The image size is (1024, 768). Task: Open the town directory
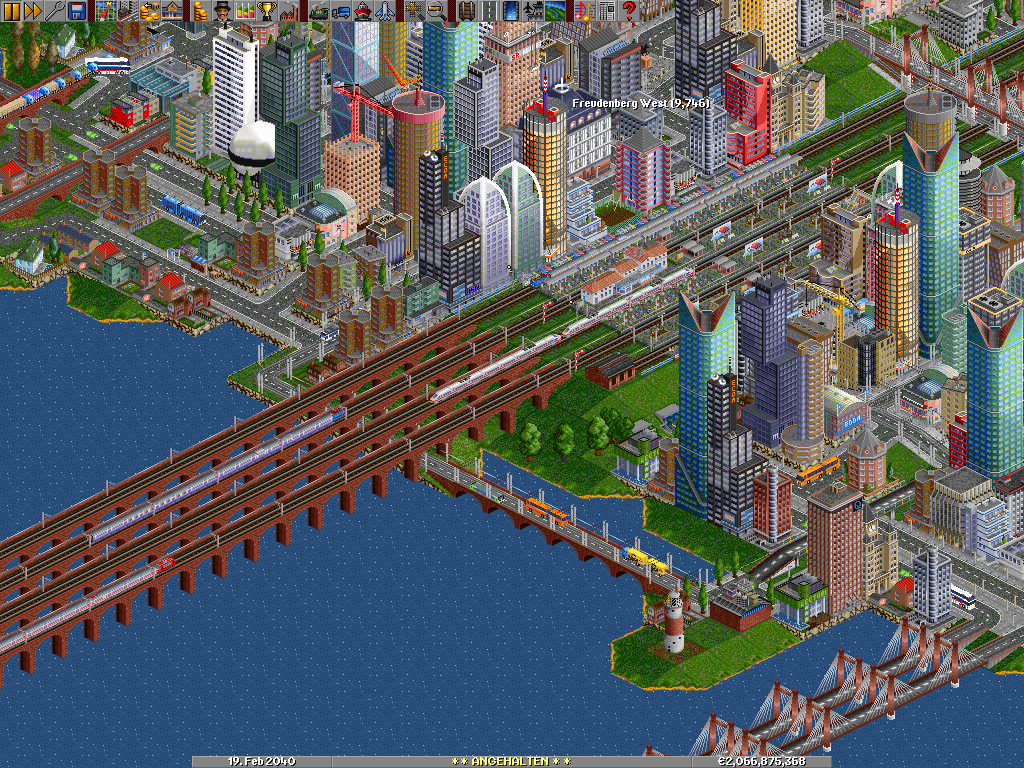(x=128, y=11)
